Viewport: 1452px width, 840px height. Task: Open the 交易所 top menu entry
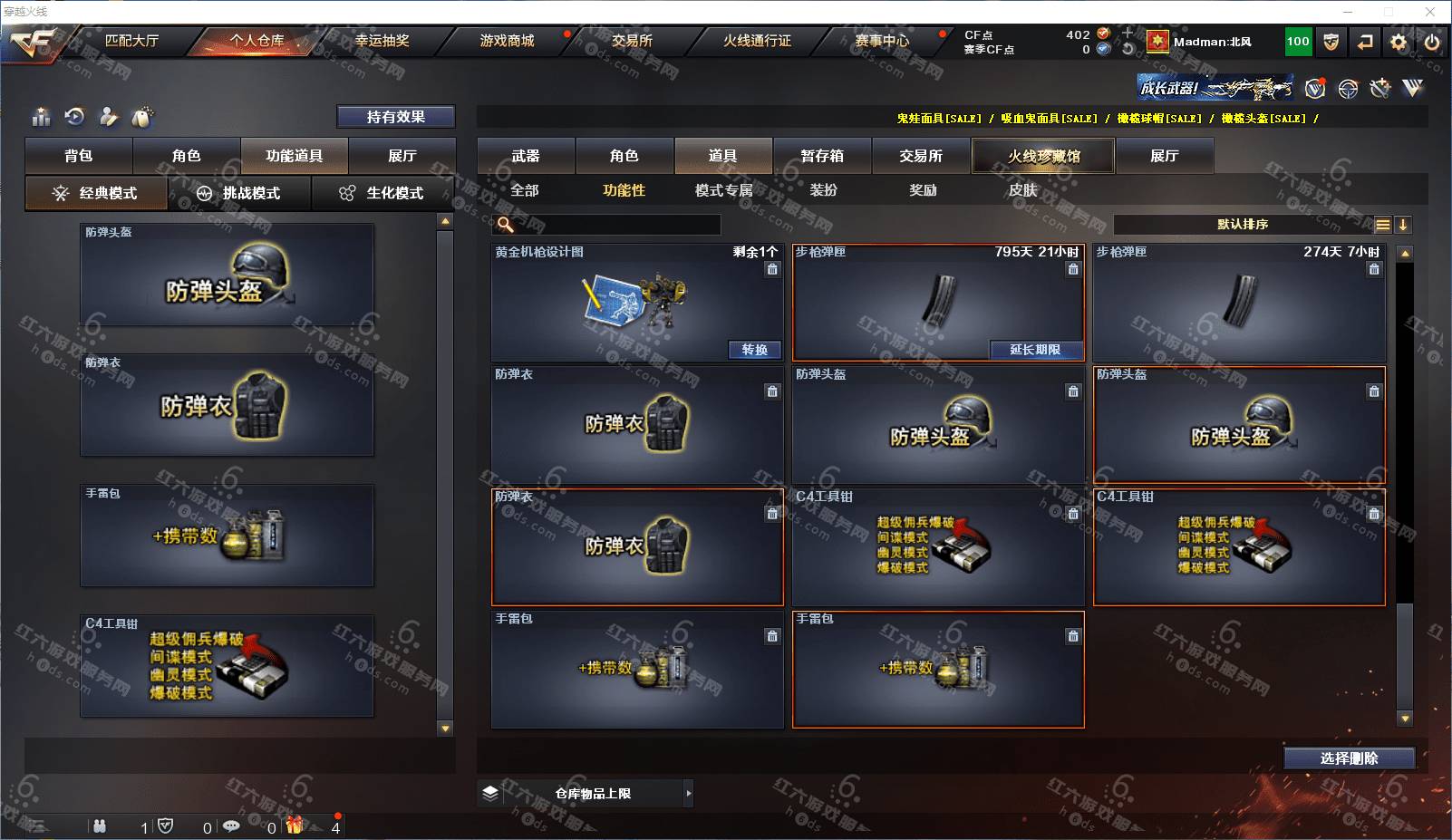(x=632, y=41)
